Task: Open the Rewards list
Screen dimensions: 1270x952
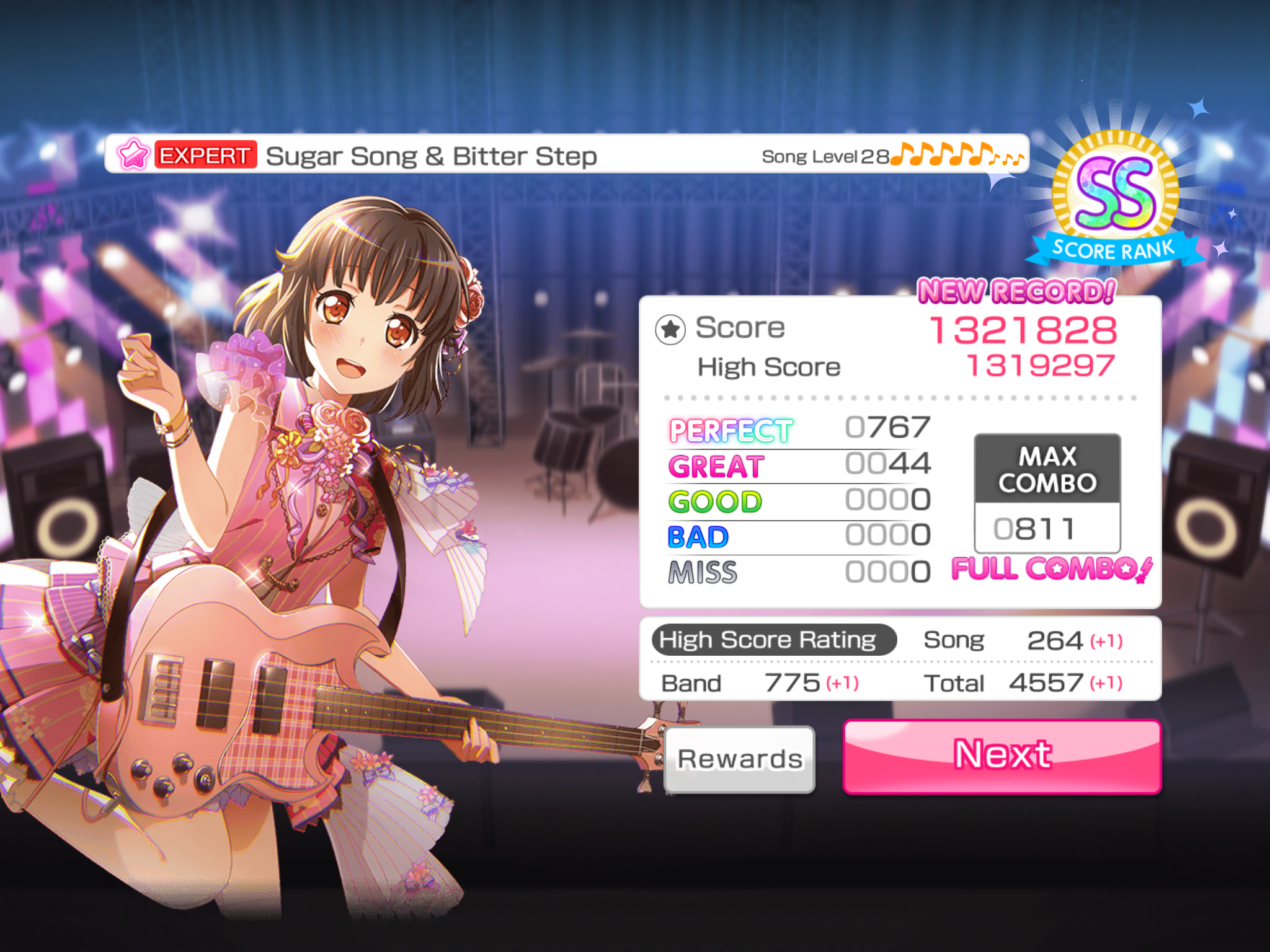Action: 739,759
